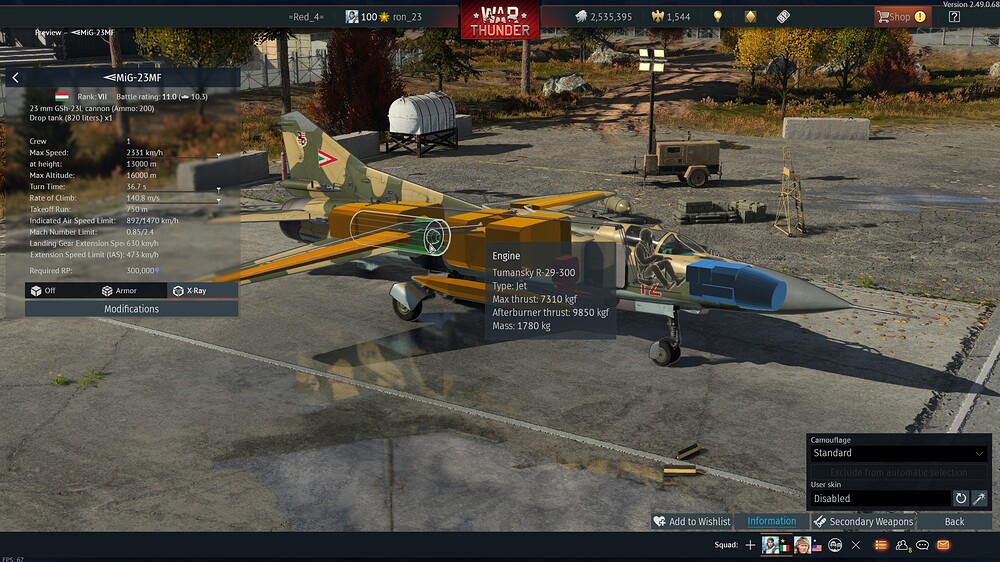Refresh the user skin list

pyautogui.click(x=961, y=498)
